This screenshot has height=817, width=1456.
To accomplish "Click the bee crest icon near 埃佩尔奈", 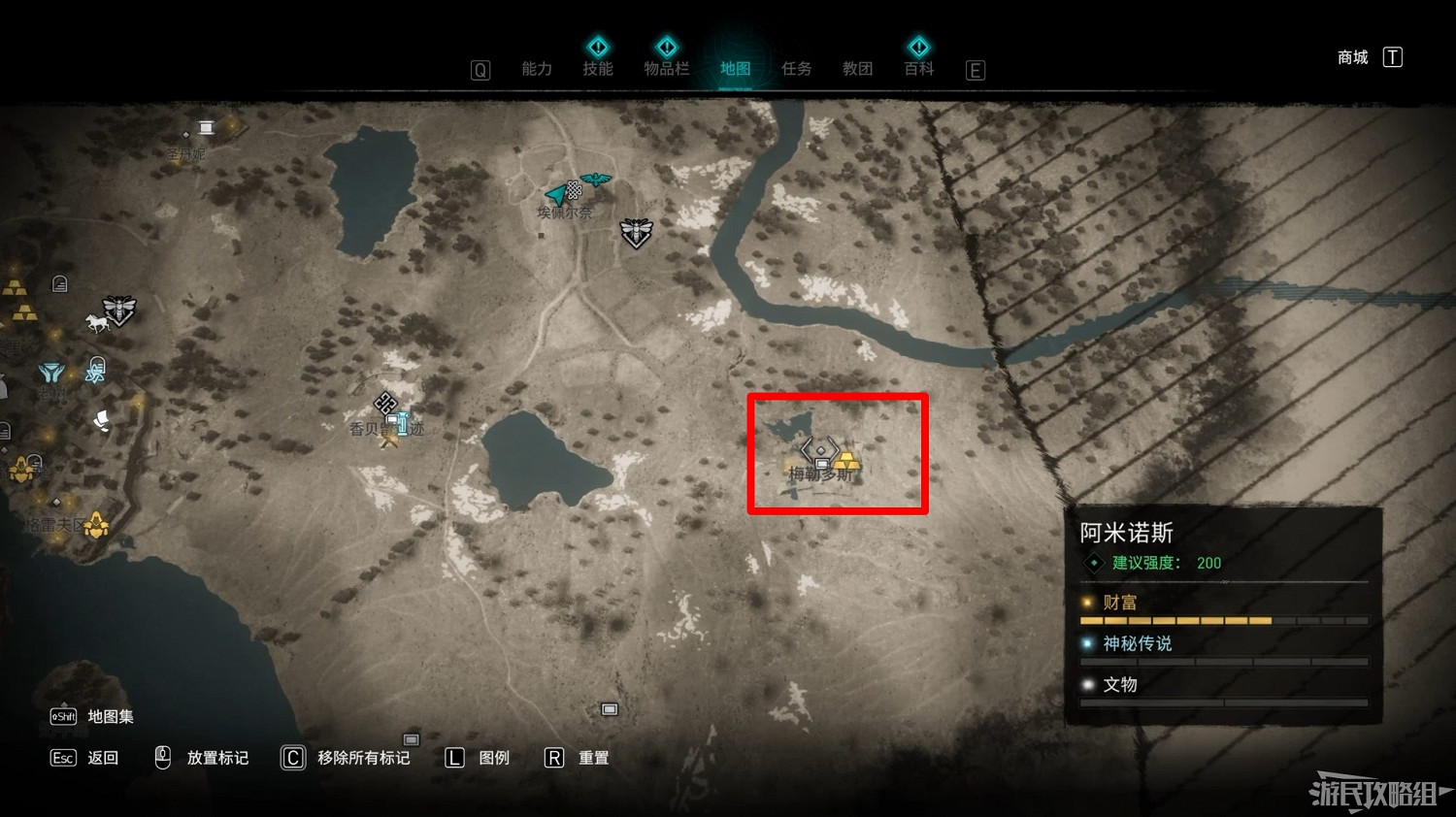I will click(637, 233).
